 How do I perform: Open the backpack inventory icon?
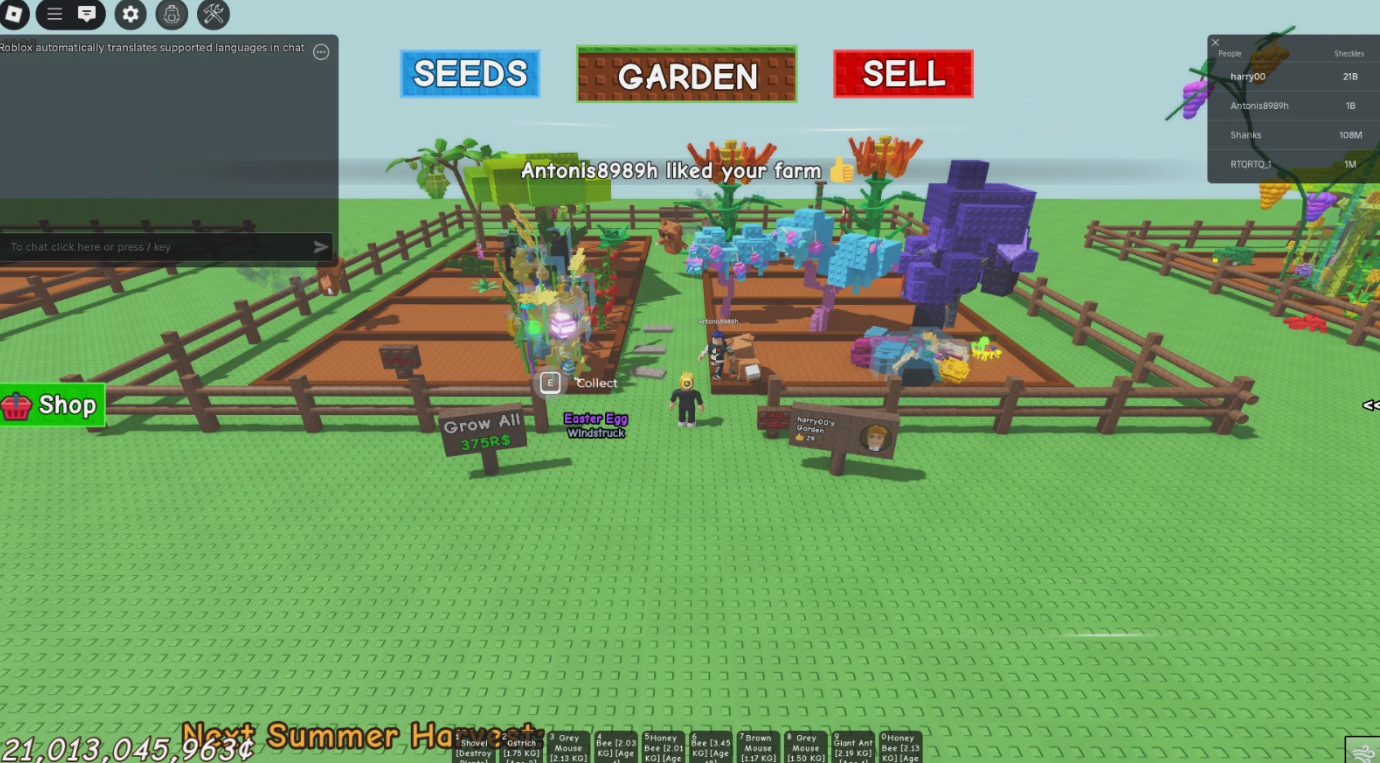(x=172, y=15)
